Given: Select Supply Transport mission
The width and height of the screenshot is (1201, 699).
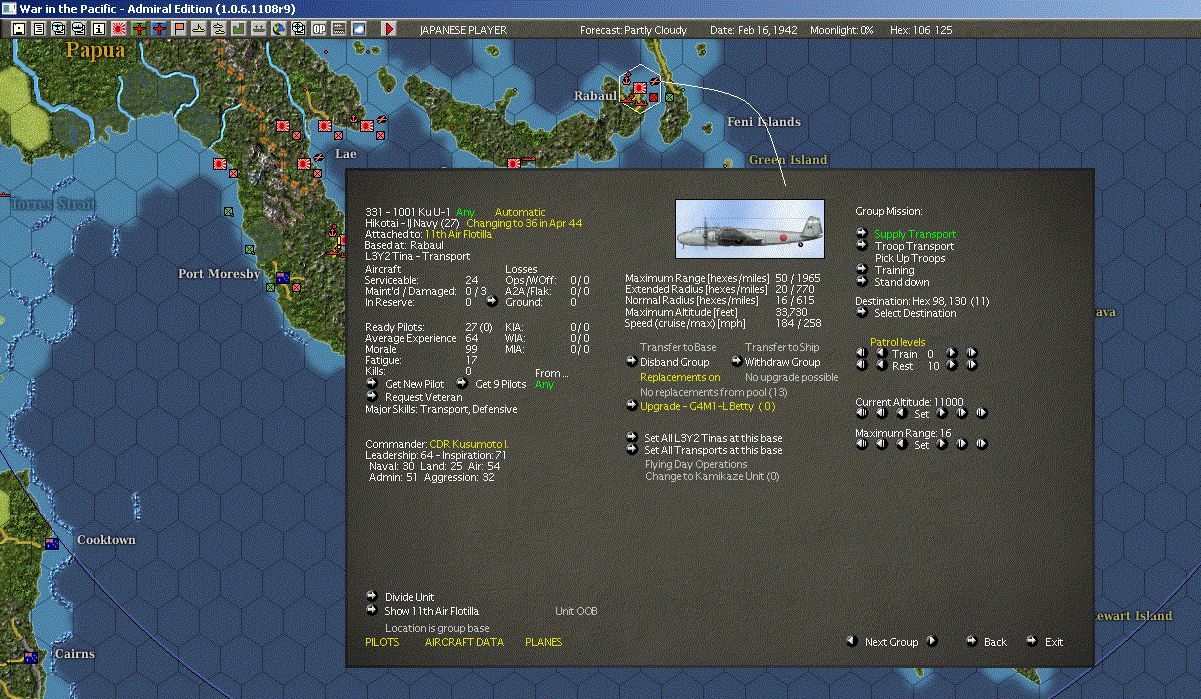Looking at the screenshot, I should click(914, 234).
